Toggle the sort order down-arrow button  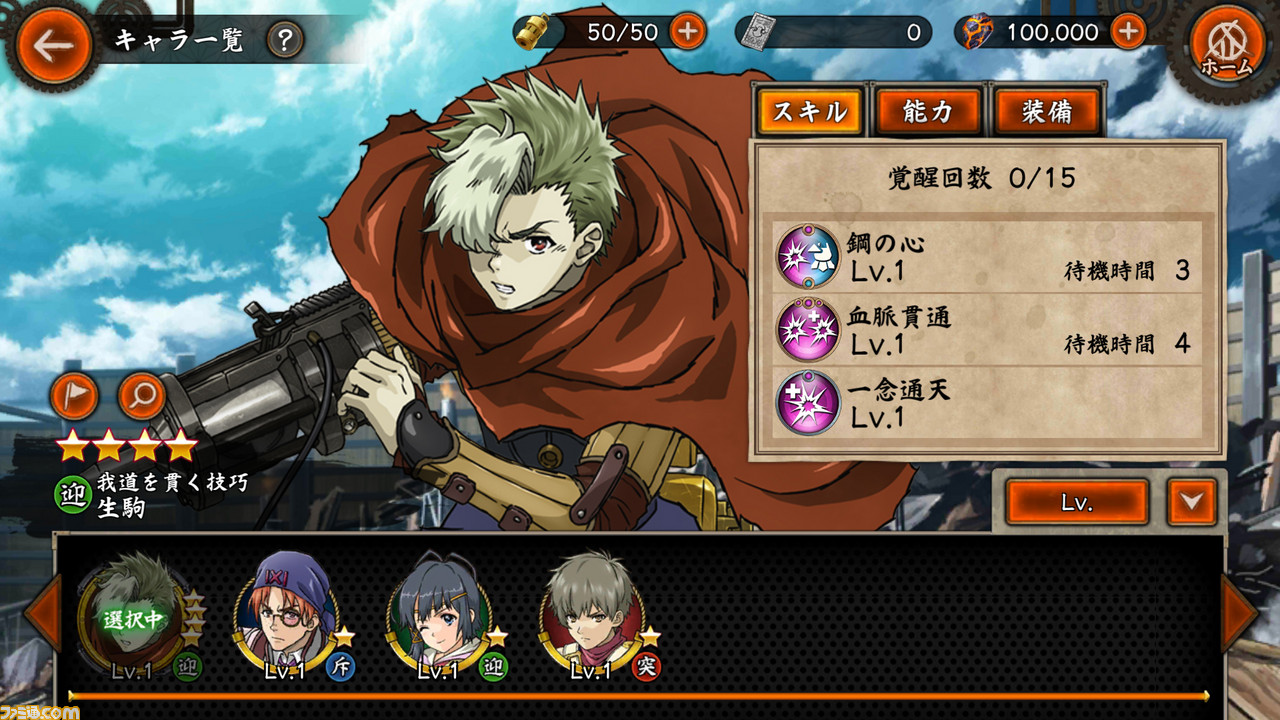(x=1191, y=502)
